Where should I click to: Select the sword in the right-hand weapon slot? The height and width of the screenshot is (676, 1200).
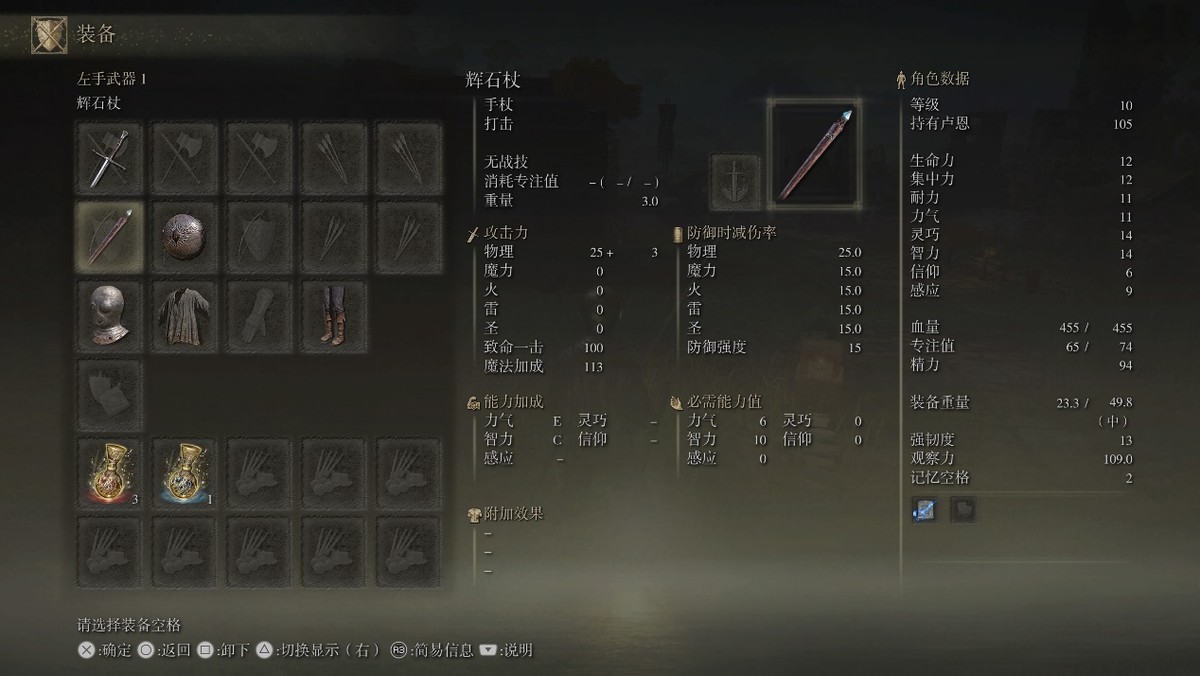click(x=110, y=158)
